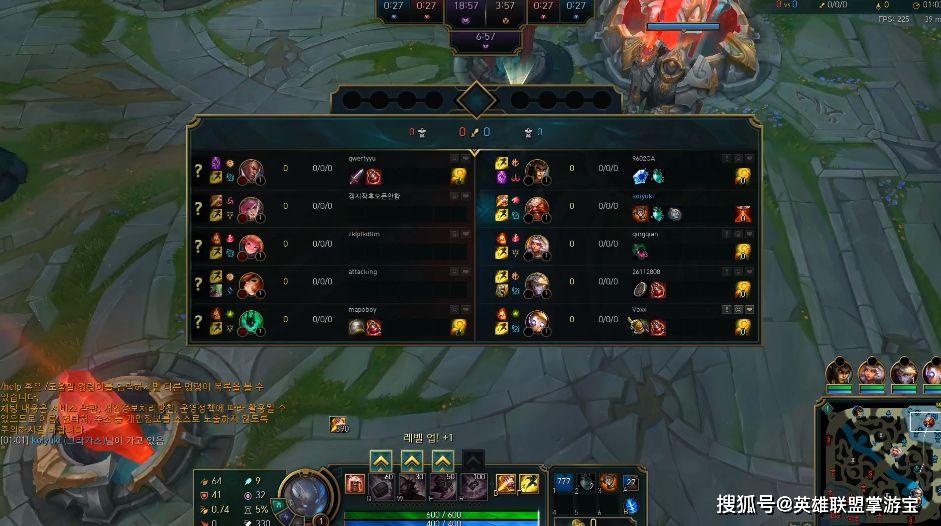Select the player row for qwertyyu
Viewport: 941px width, 526px height.
point(330,168)
